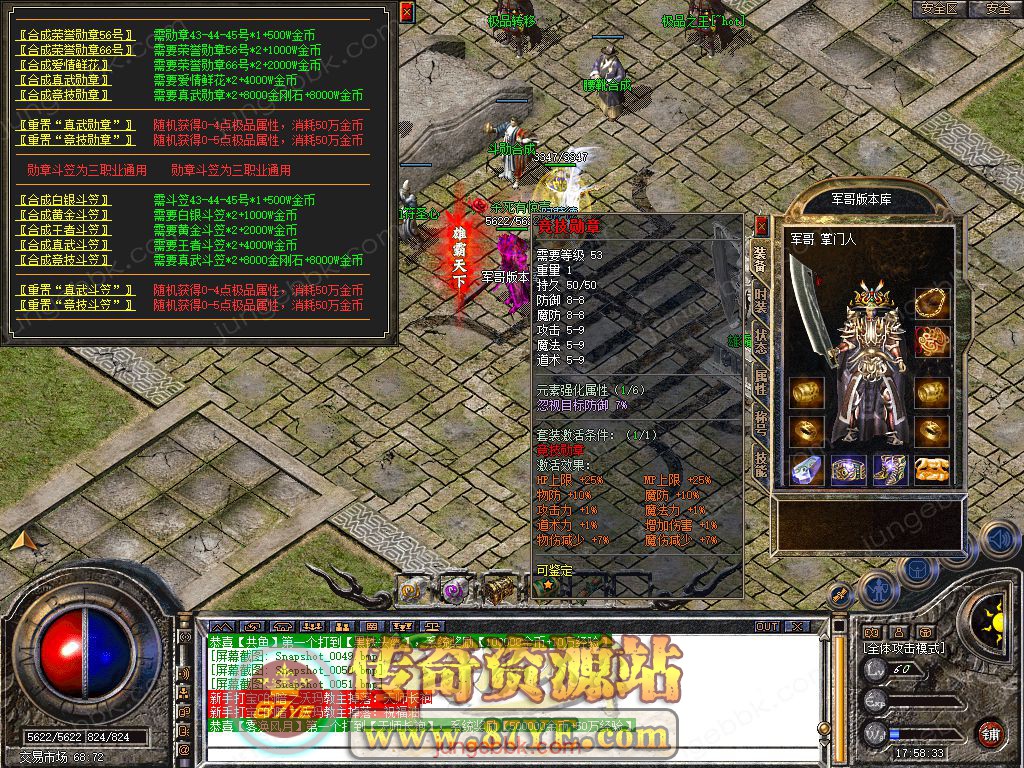The width and height of the screenshot is (1024, 768).
Task: Open the 状态 status tab
Action: pyautogui.click(x=760, y=340)
